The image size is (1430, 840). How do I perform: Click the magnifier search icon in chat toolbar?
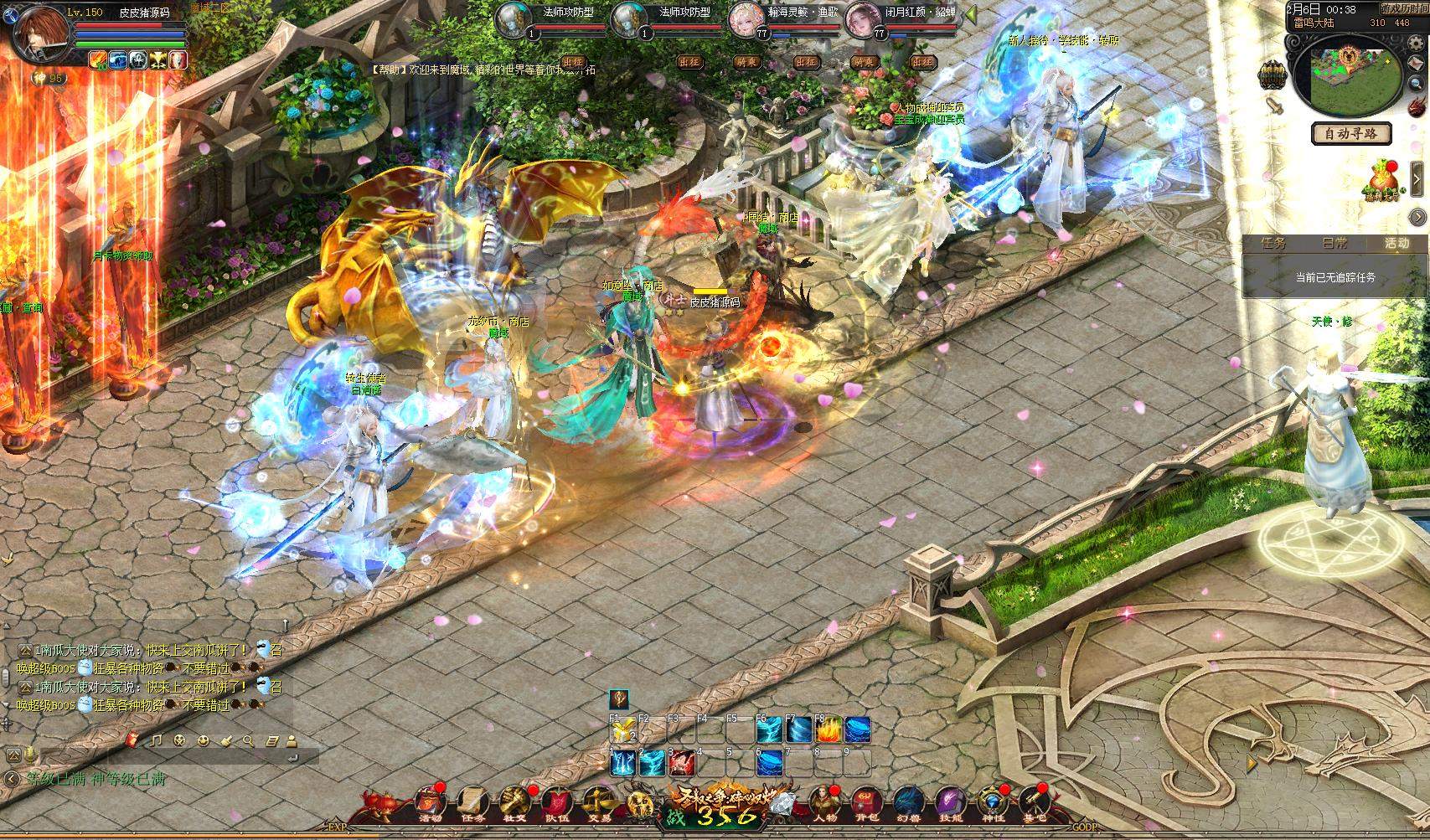248,741
